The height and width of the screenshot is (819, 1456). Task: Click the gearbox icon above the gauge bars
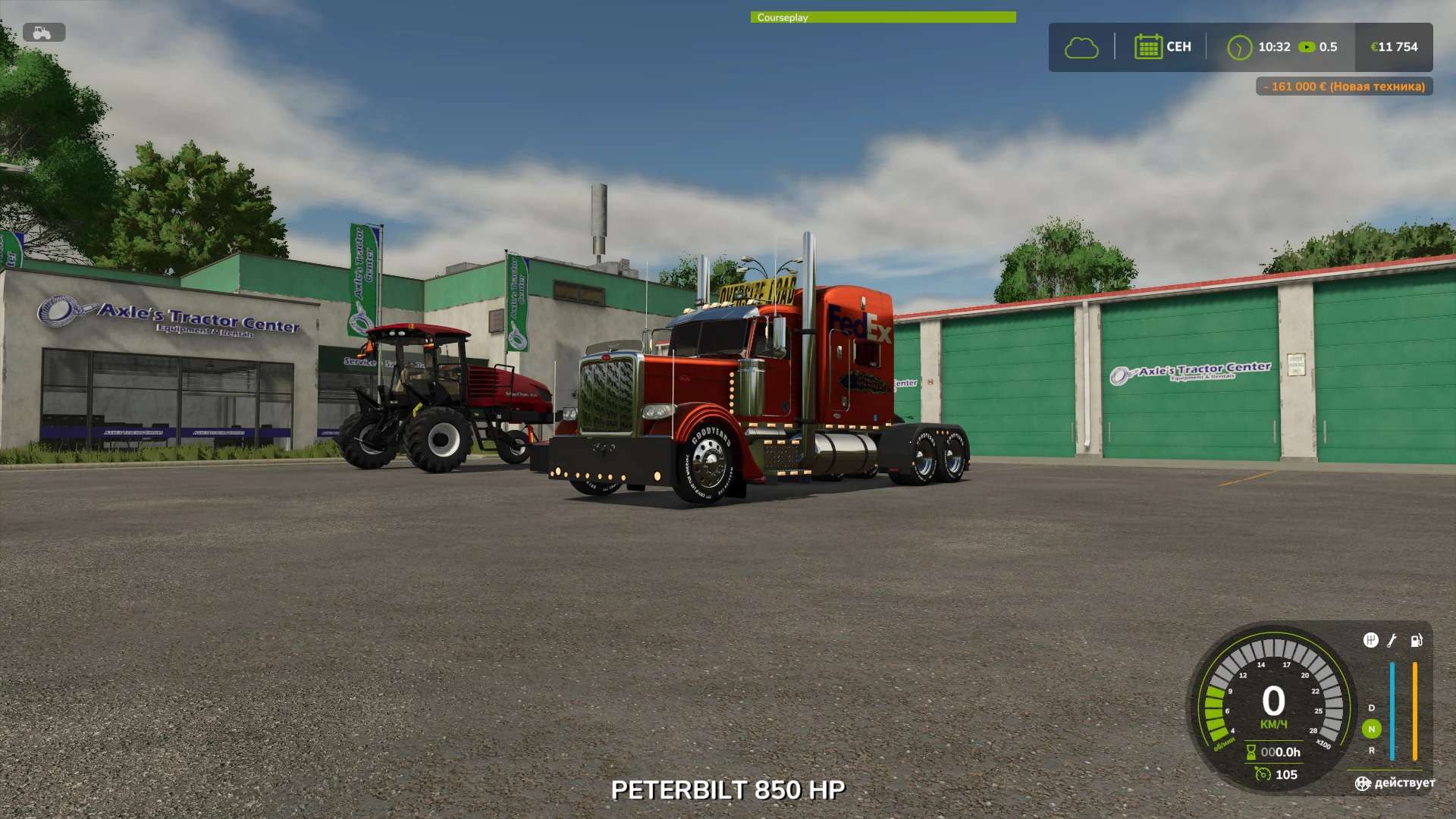pyautogui.click(x=1370, y=641)
